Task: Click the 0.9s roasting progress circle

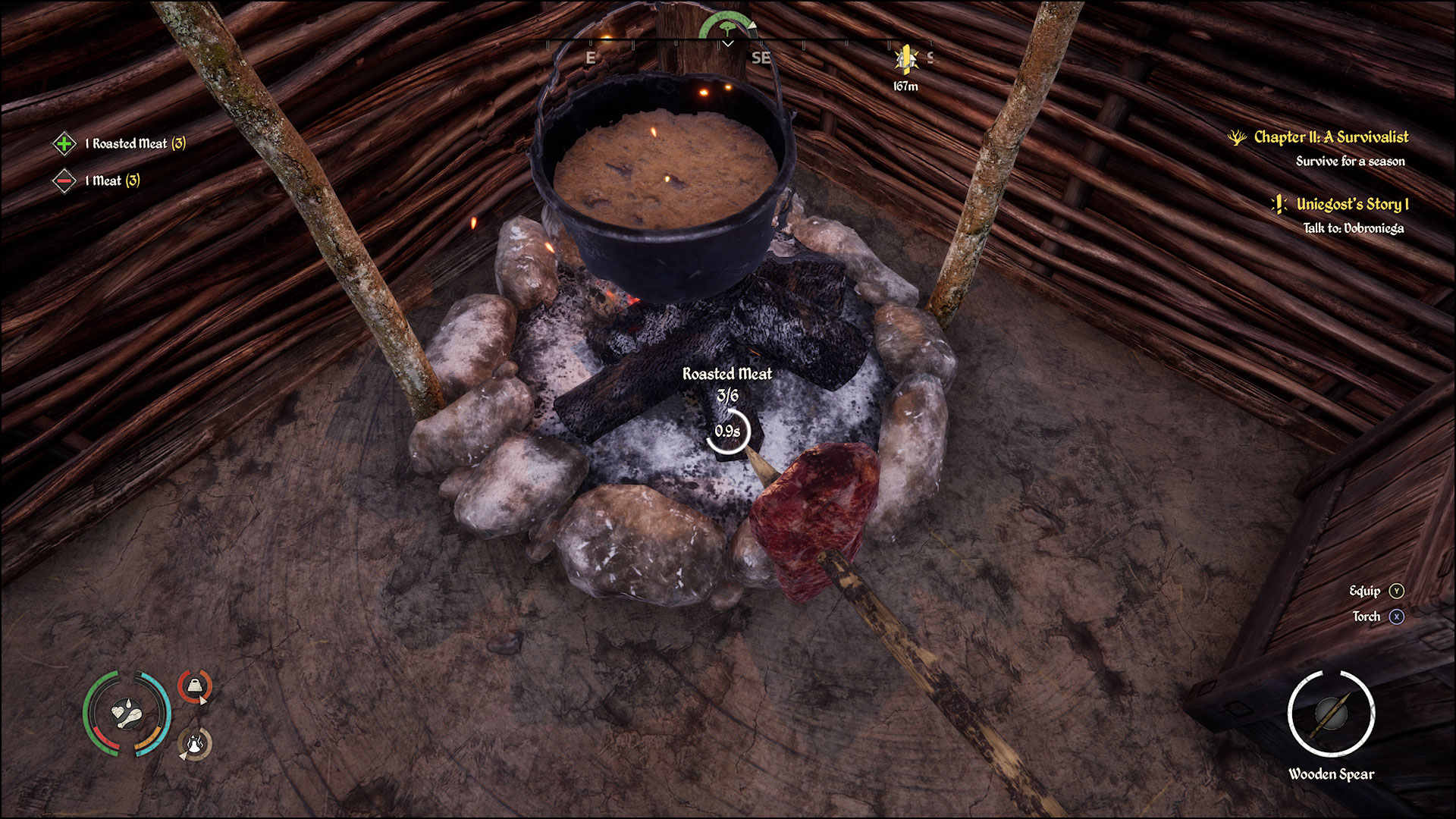Action: (x=727, y=432)
